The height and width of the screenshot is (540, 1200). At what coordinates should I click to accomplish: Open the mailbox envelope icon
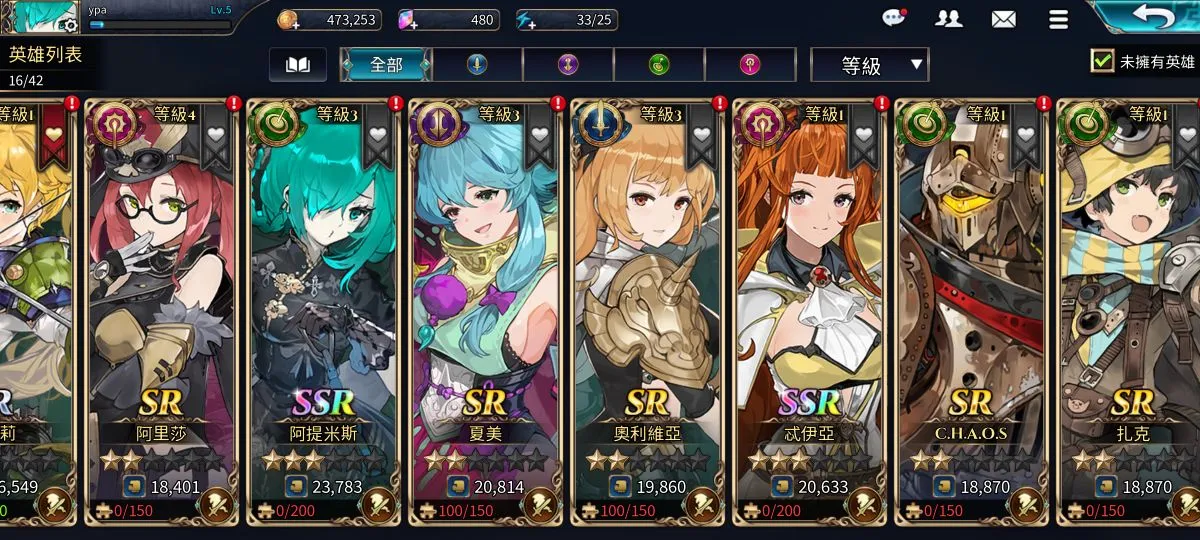coord(1003,19)
